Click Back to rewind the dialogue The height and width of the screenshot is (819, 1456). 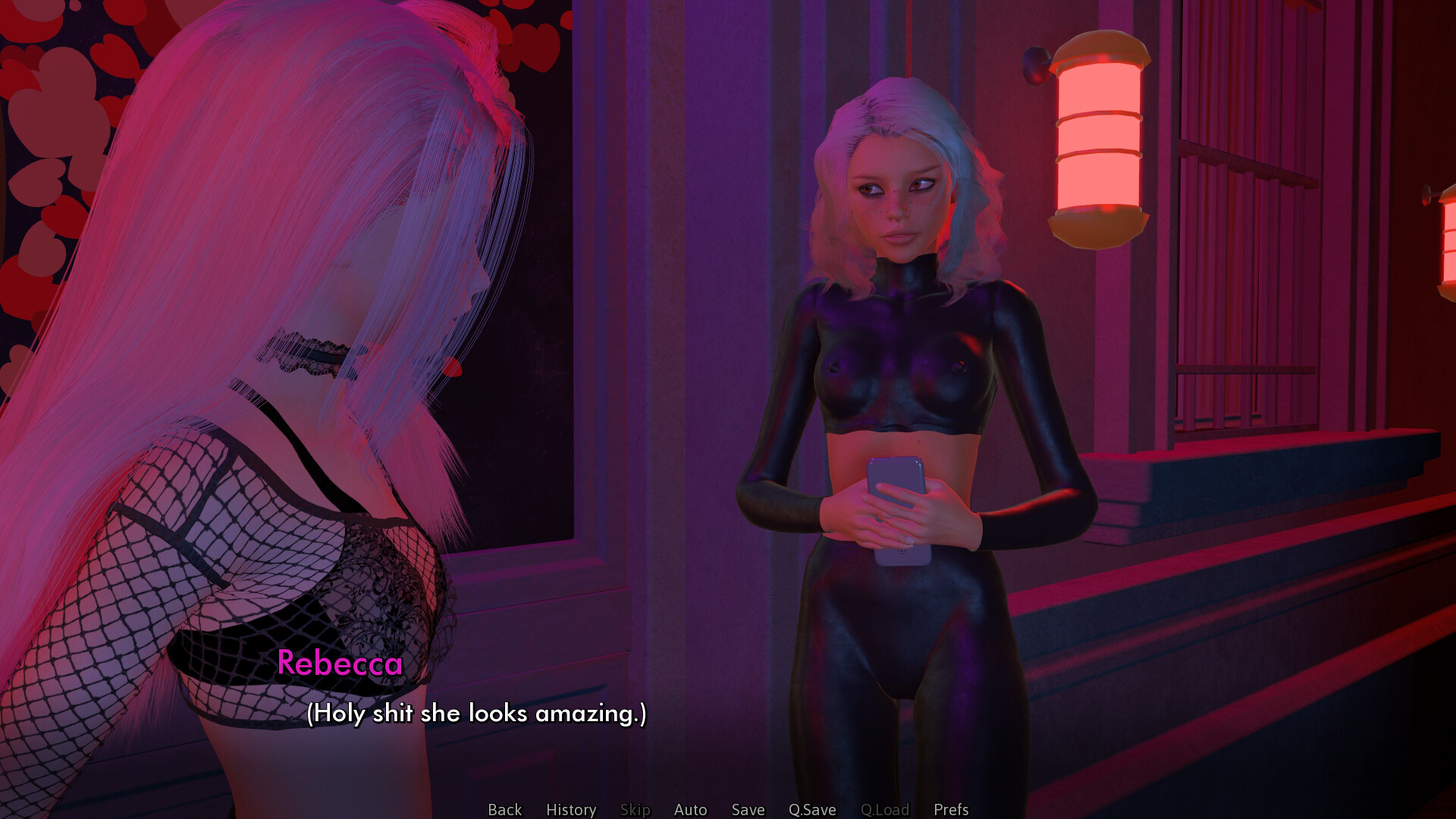pyautogui.click(x=504, y=809)
